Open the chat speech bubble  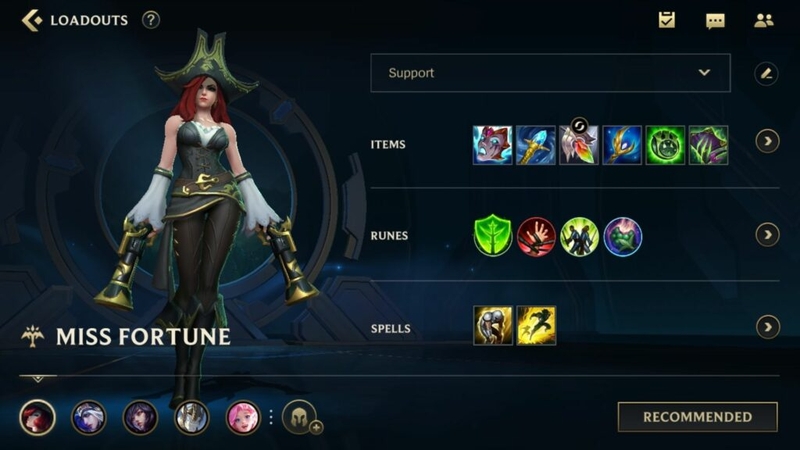715,20
